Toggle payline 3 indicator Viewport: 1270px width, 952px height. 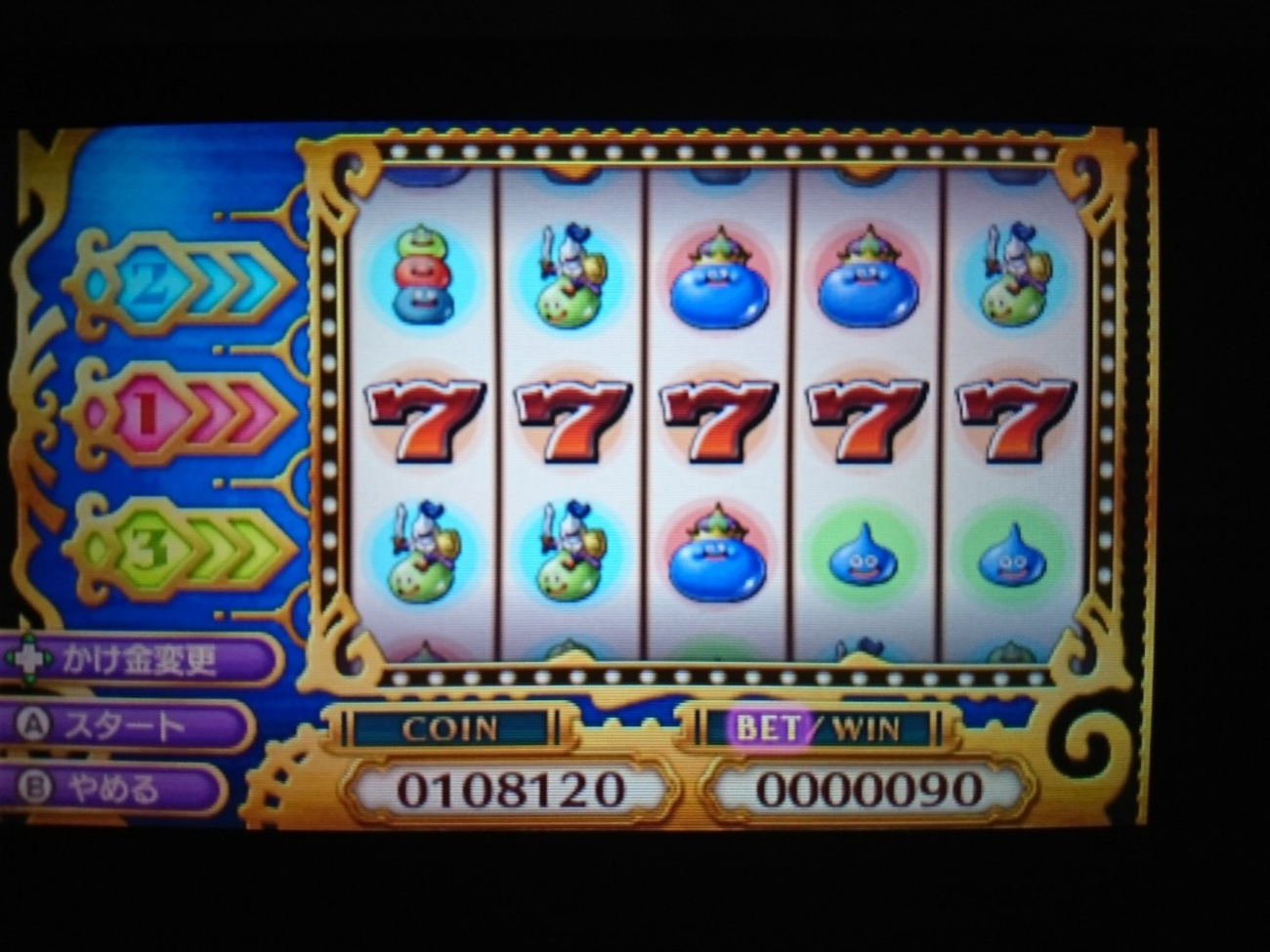[148, 549]
